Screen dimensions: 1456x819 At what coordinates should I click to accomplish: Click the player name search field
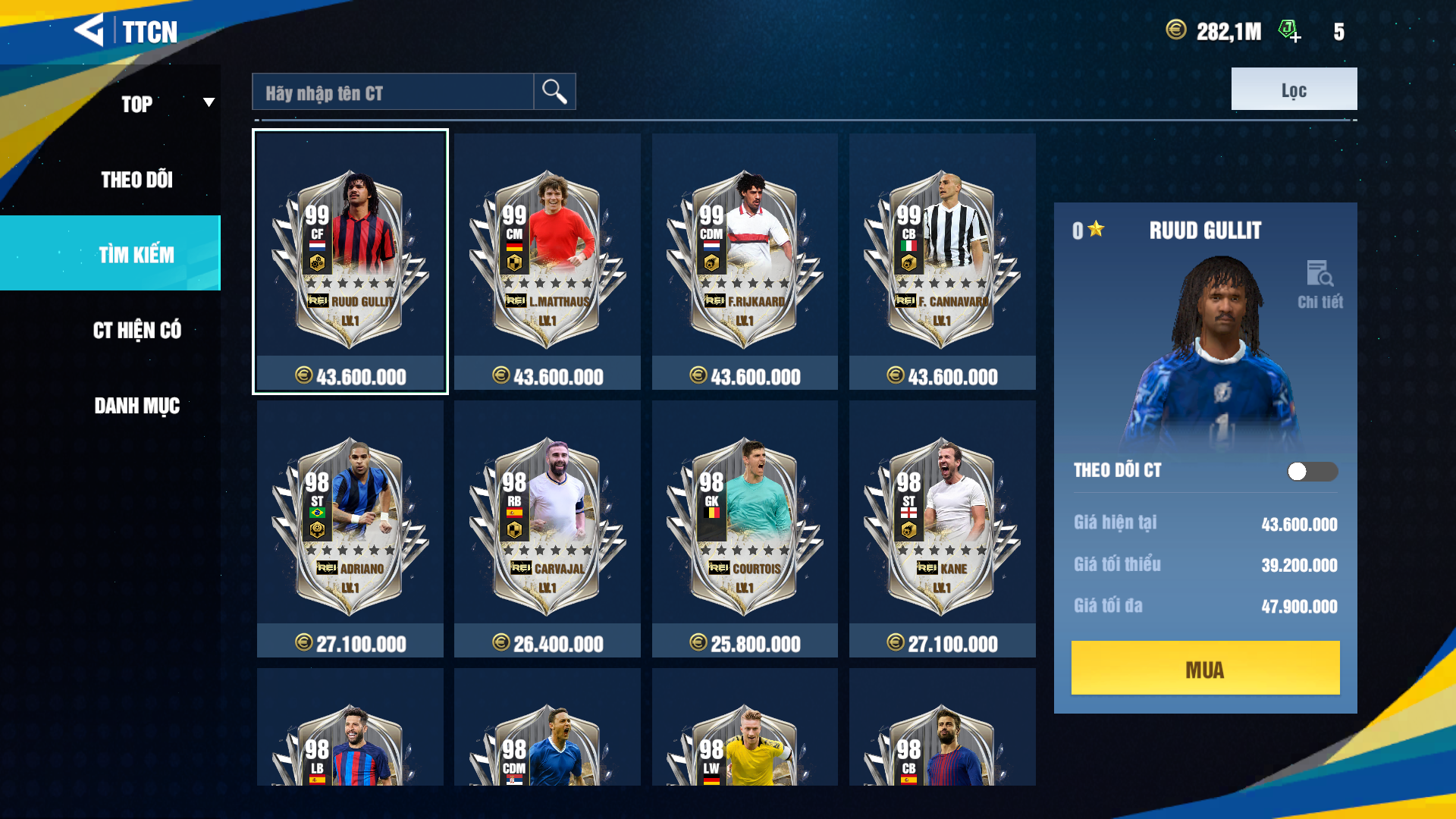pyautogui.click(x=393, y=93)
